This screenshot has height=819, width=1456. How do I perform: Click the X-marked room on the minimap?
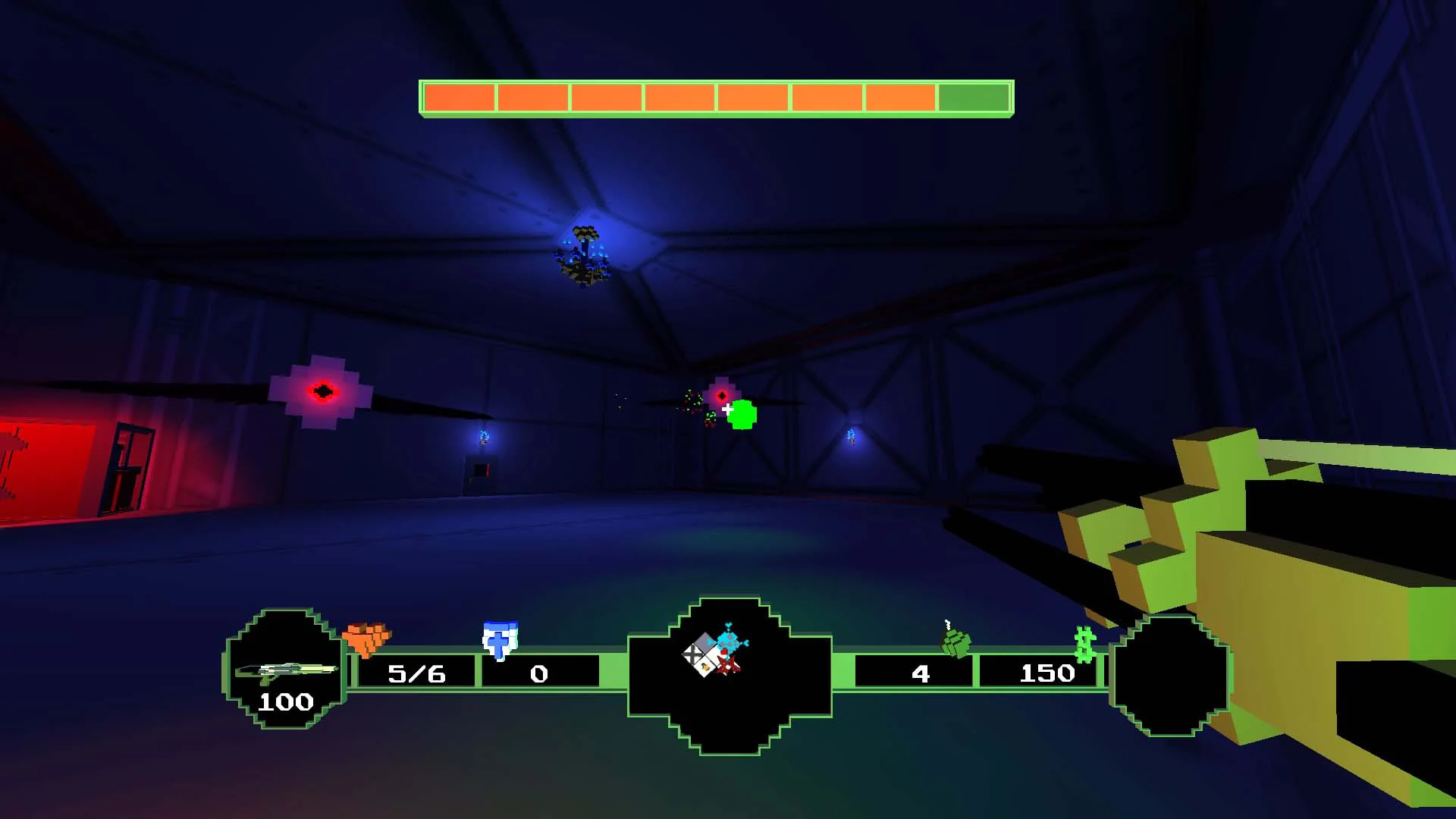pos(692,654)
